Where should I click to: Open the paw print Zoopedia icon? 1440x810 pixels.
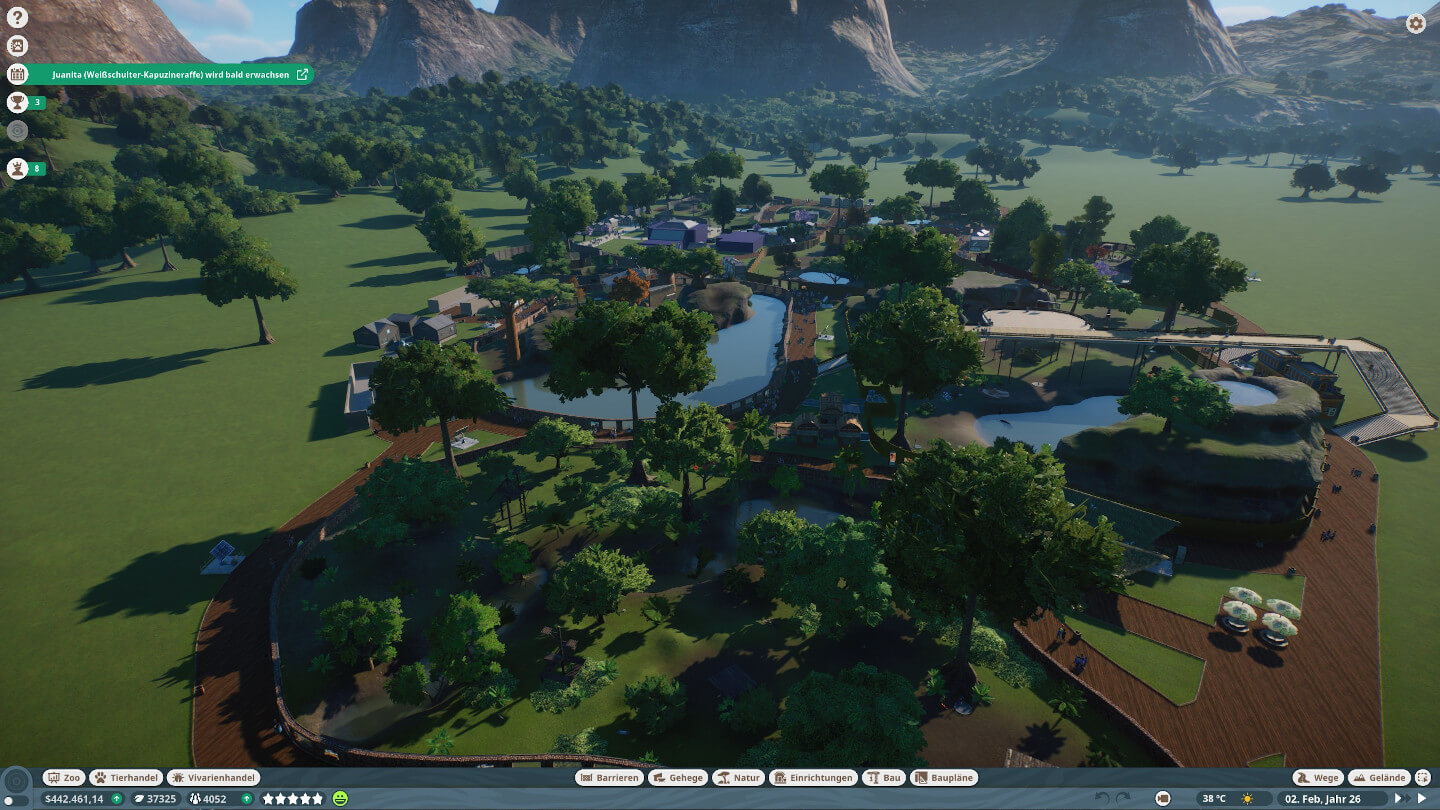[17, 45]
